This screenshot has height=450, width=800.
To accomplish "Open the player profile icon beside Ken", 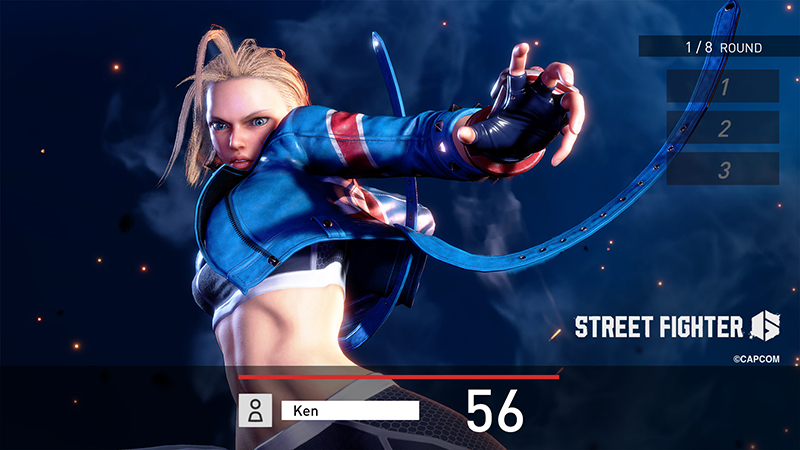I will click(256, 411).
